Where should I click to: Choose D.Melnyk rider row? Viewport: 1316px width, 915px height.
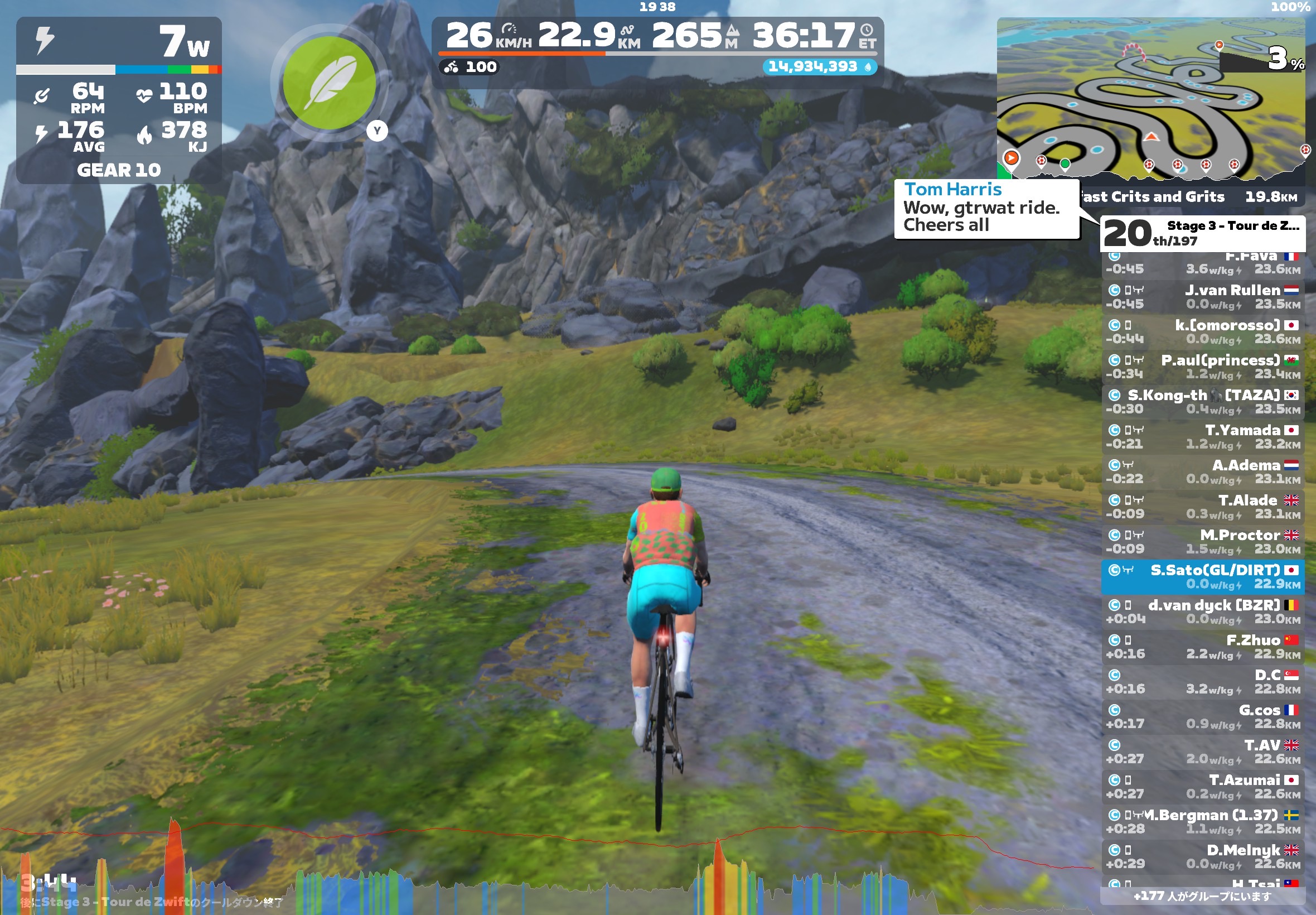pyautogui.click(x=1203, y=856)
